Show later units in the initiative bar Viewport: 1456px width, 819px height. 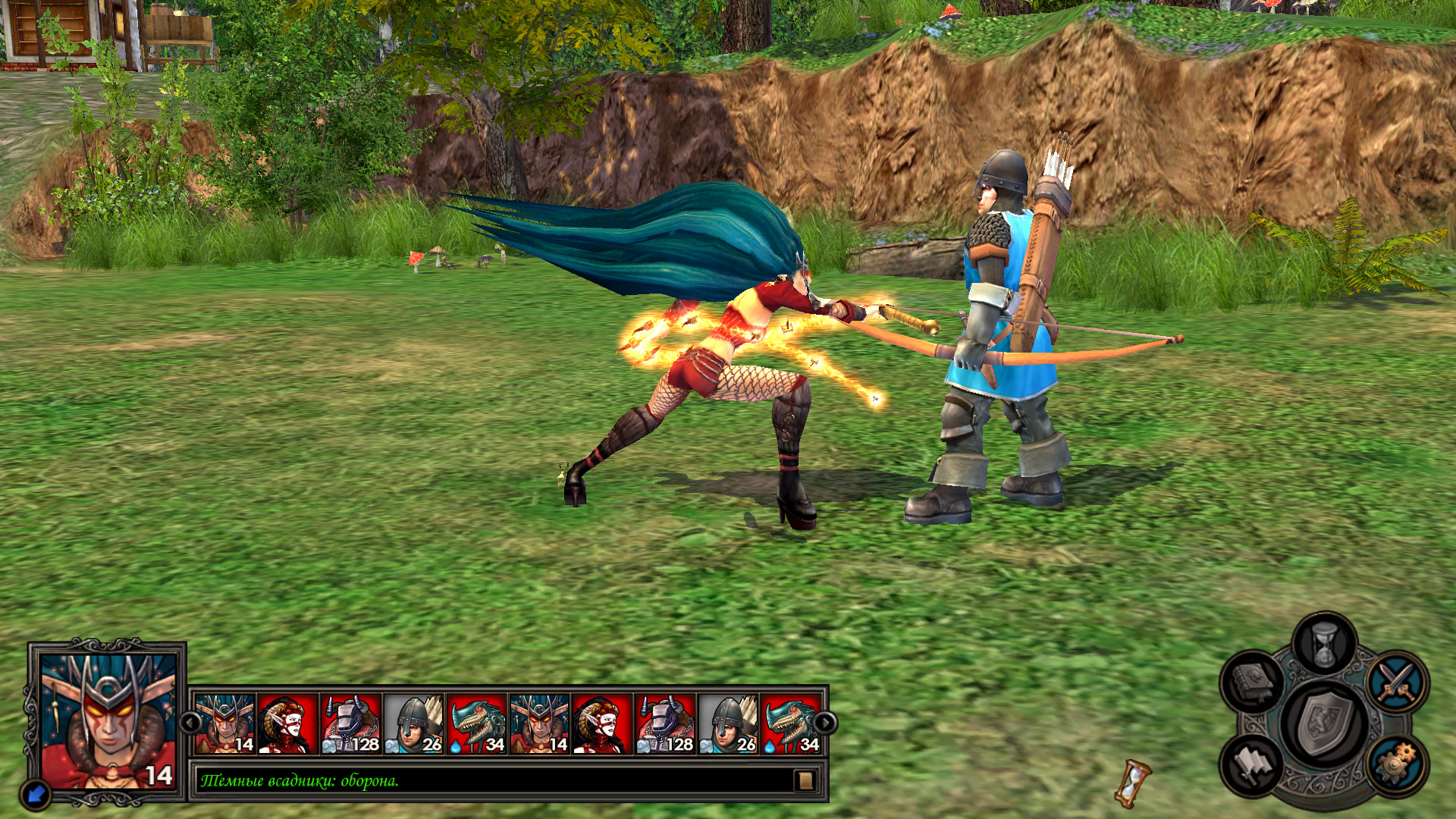click(824, 723)
